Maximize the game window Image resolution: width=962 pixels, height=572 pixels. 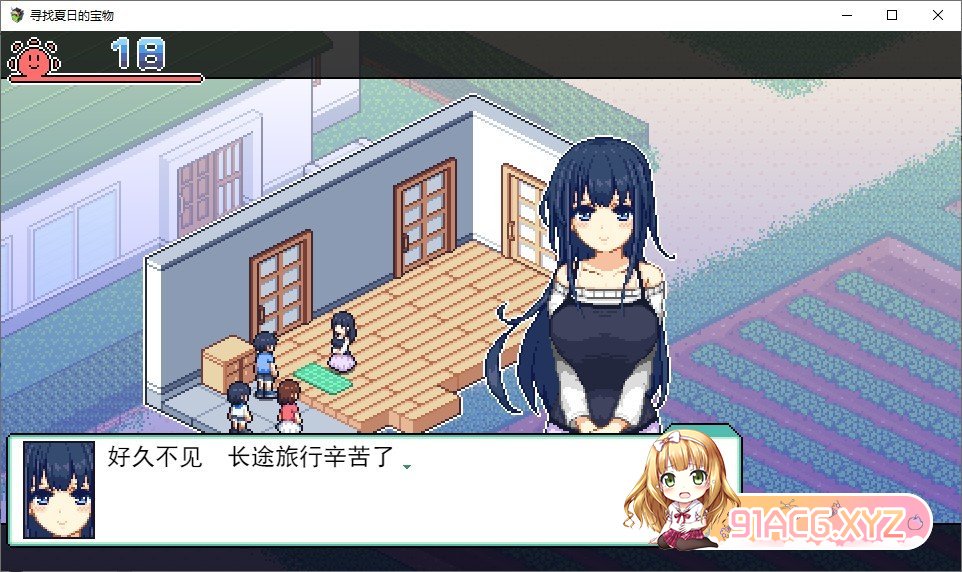(x=892, y=15)
